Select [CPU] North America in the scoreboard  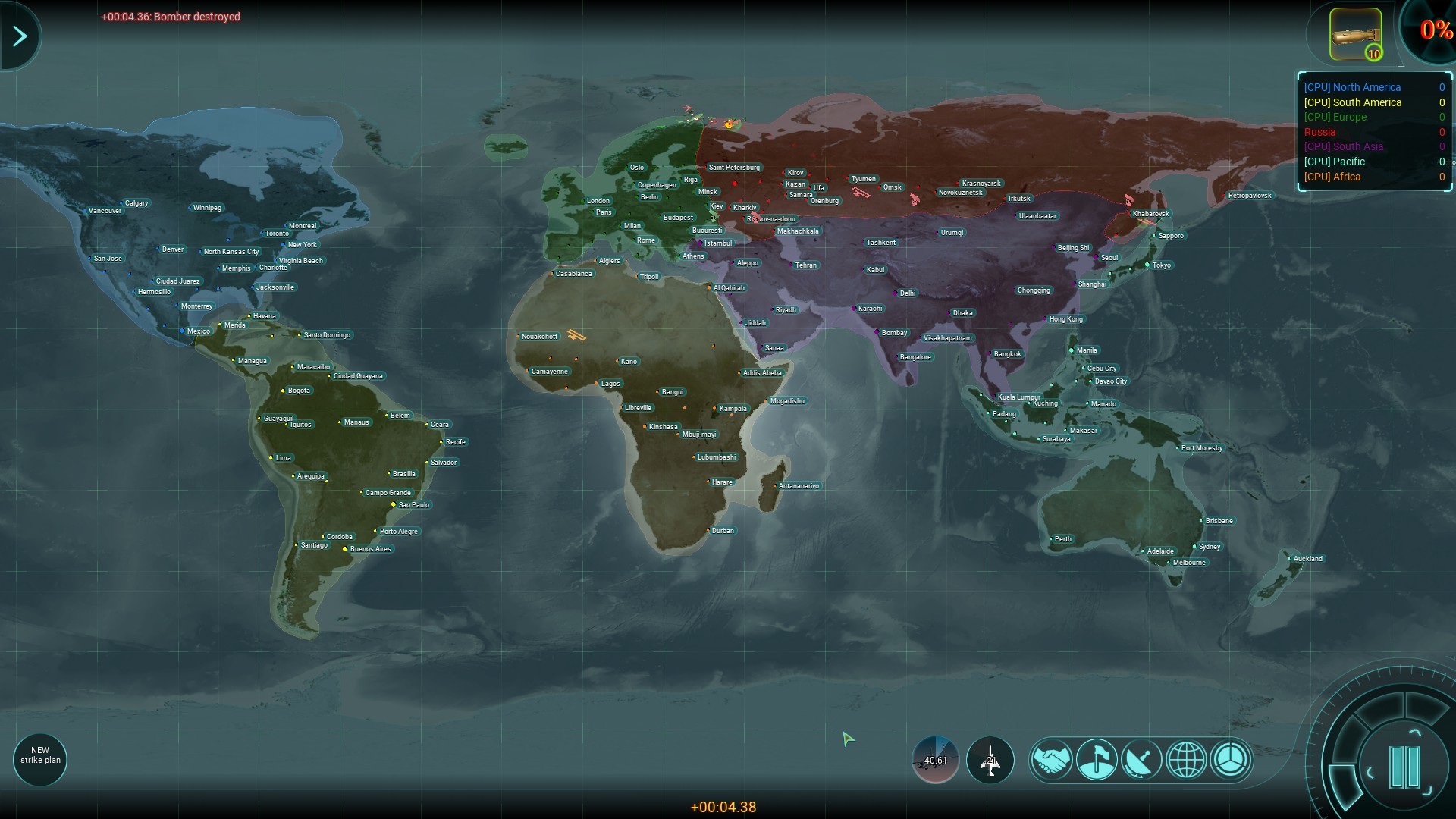(x=1354, y=87)
